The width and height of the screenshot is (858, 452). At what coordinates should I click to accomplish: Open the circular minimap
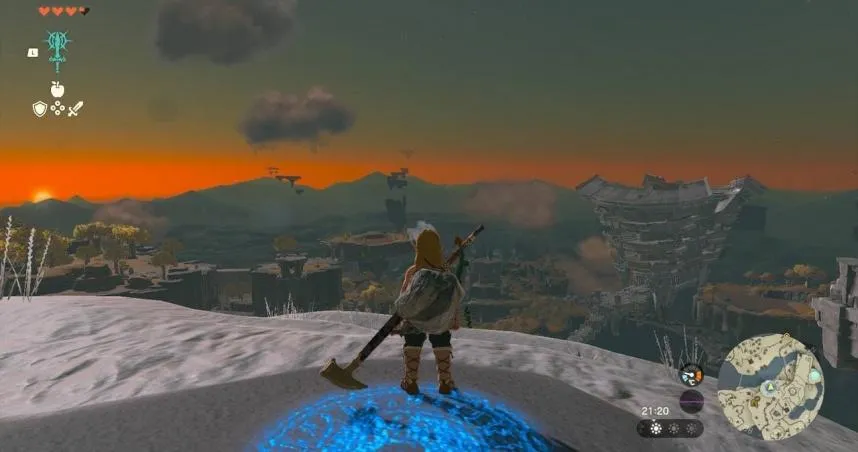pos(770,386)
